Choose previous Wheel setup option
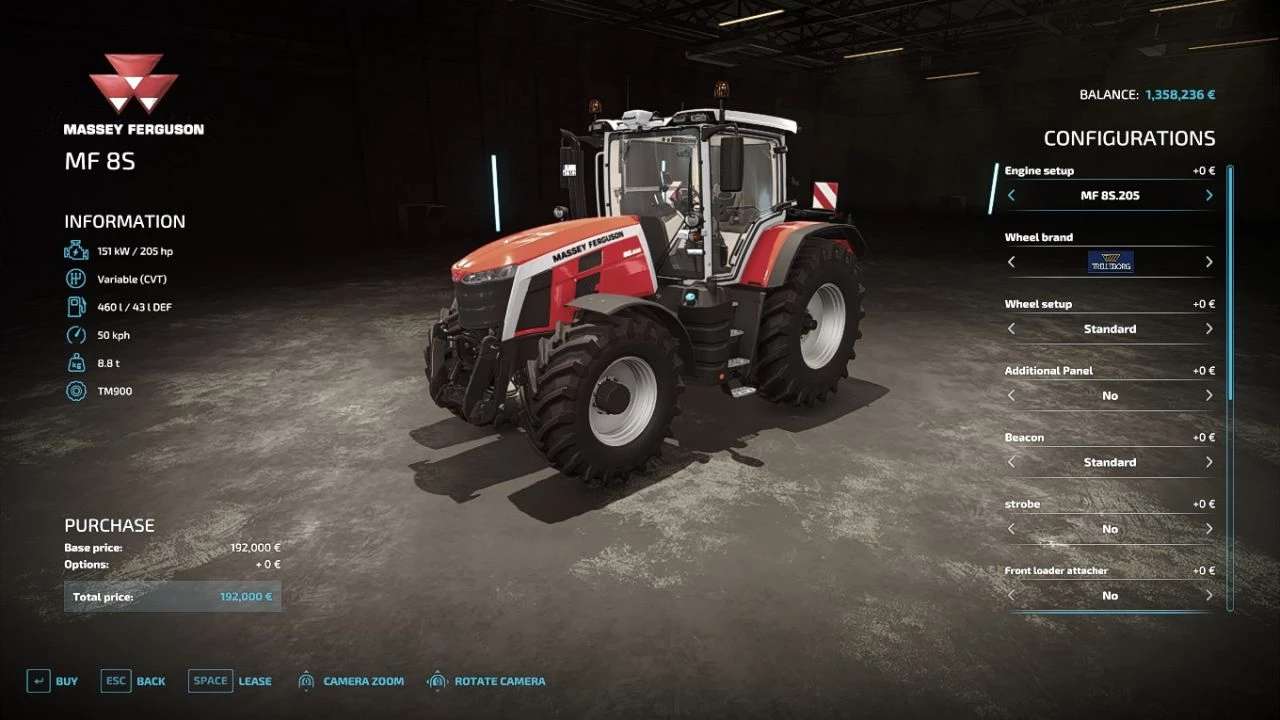Image resolution: width=1280 pixels, height=720 pixels. tap(1011, 329)
